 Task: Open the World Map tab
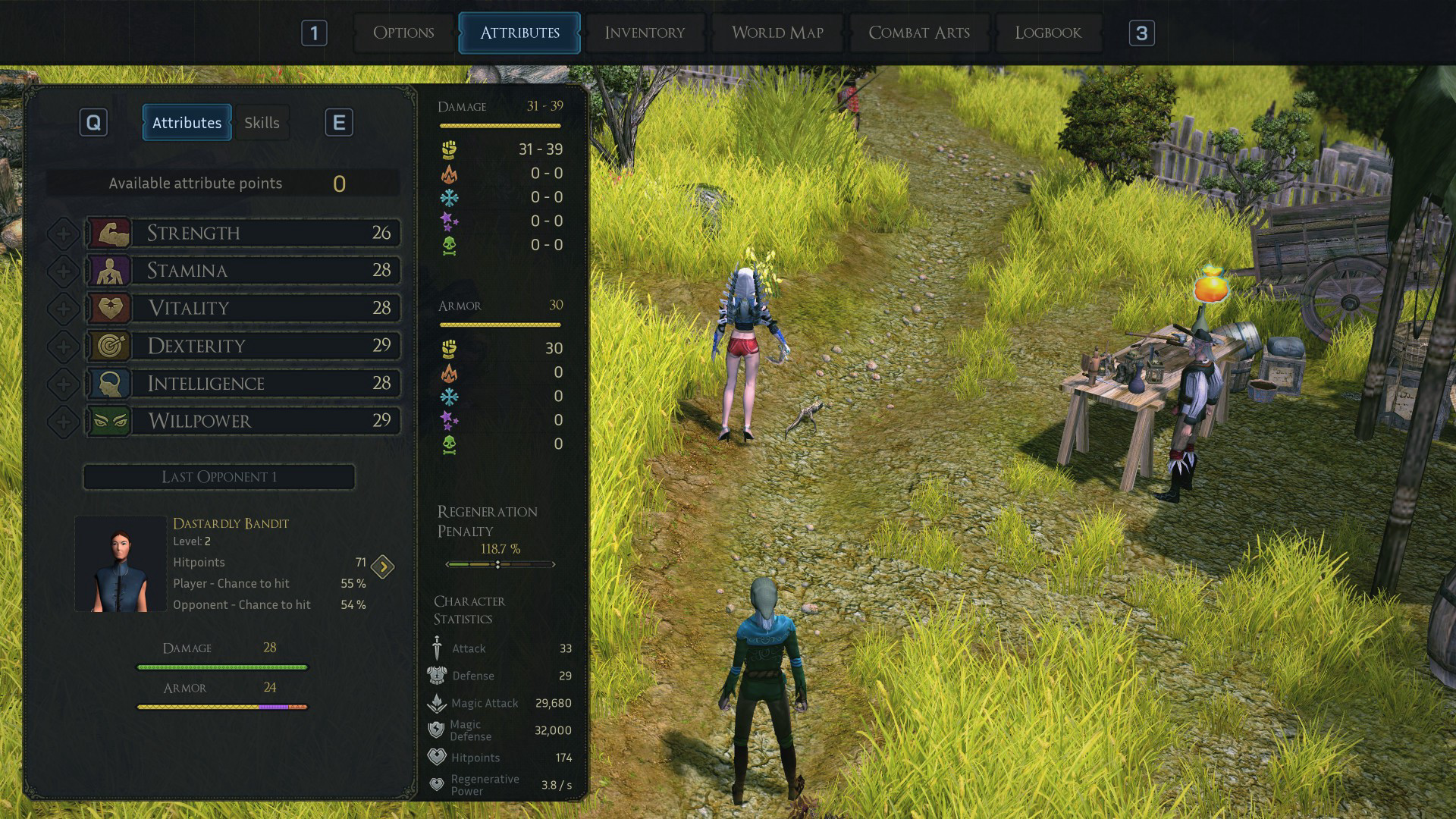pos(777,33)
